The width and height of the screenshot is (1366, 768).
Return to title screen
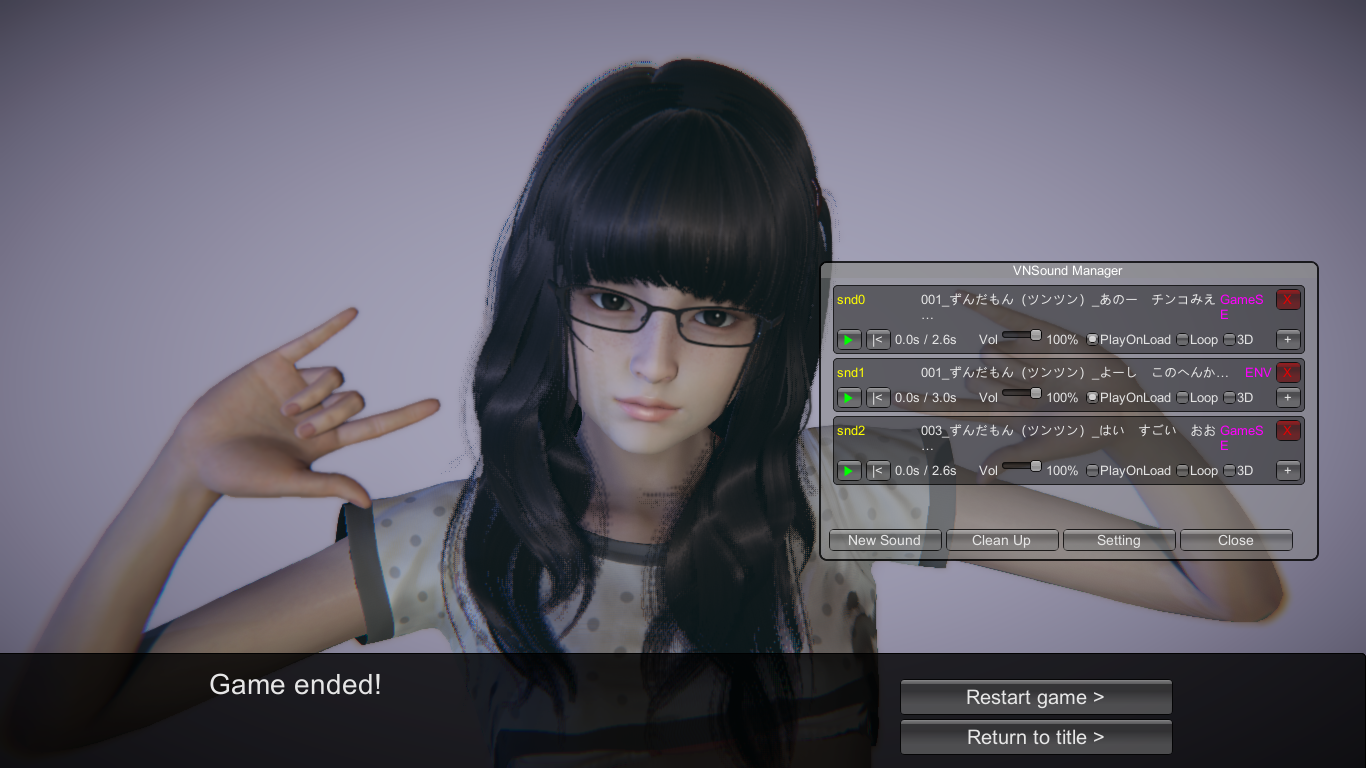pos(1035,737)
